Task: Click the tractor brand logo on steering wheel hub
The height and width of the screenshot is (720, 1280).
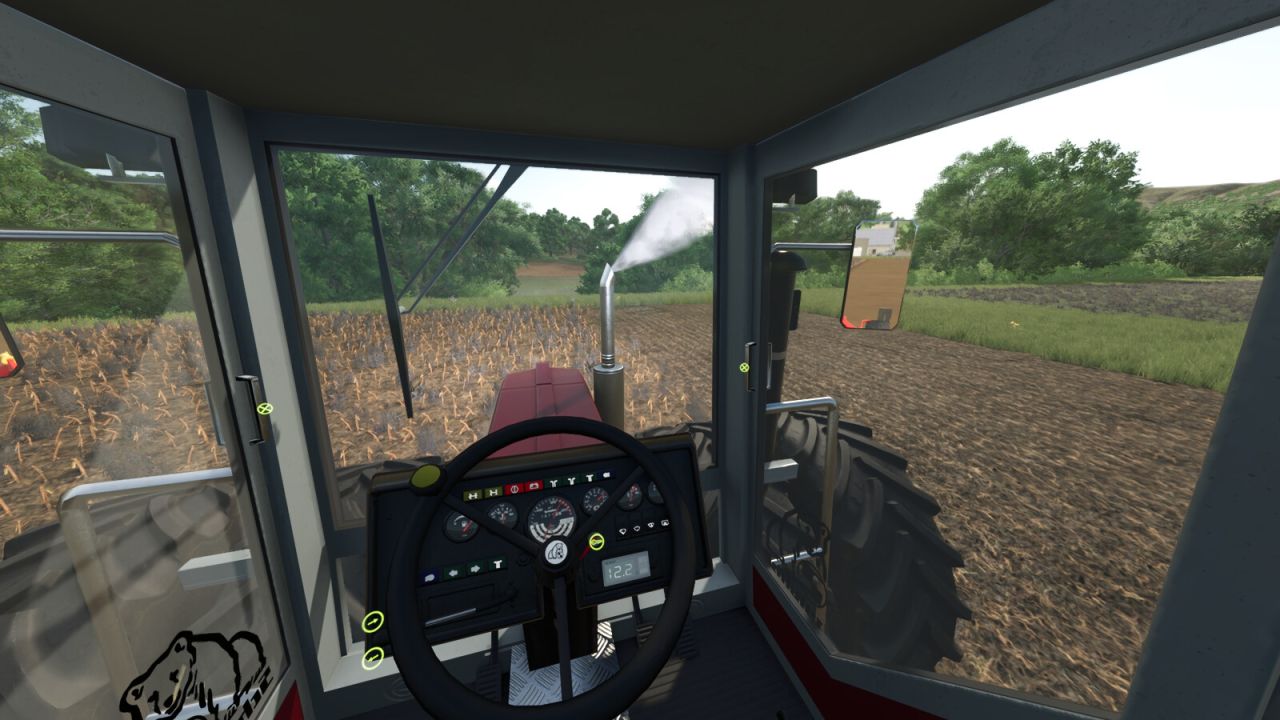Action: pyautogui.click(x=555, y=551)
